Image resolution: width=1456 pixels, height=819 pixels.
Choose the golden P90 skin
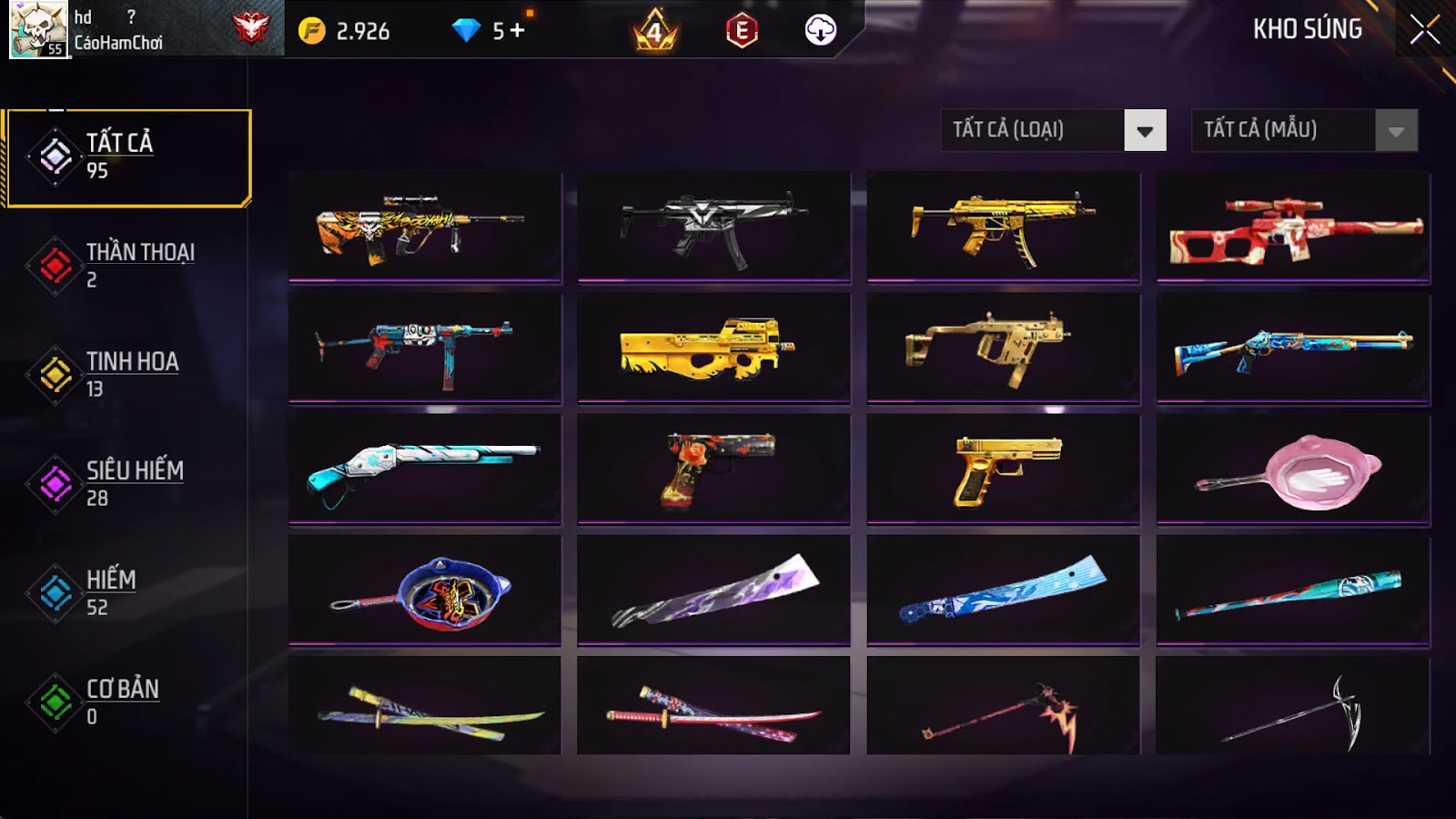(x=713, y=348)
